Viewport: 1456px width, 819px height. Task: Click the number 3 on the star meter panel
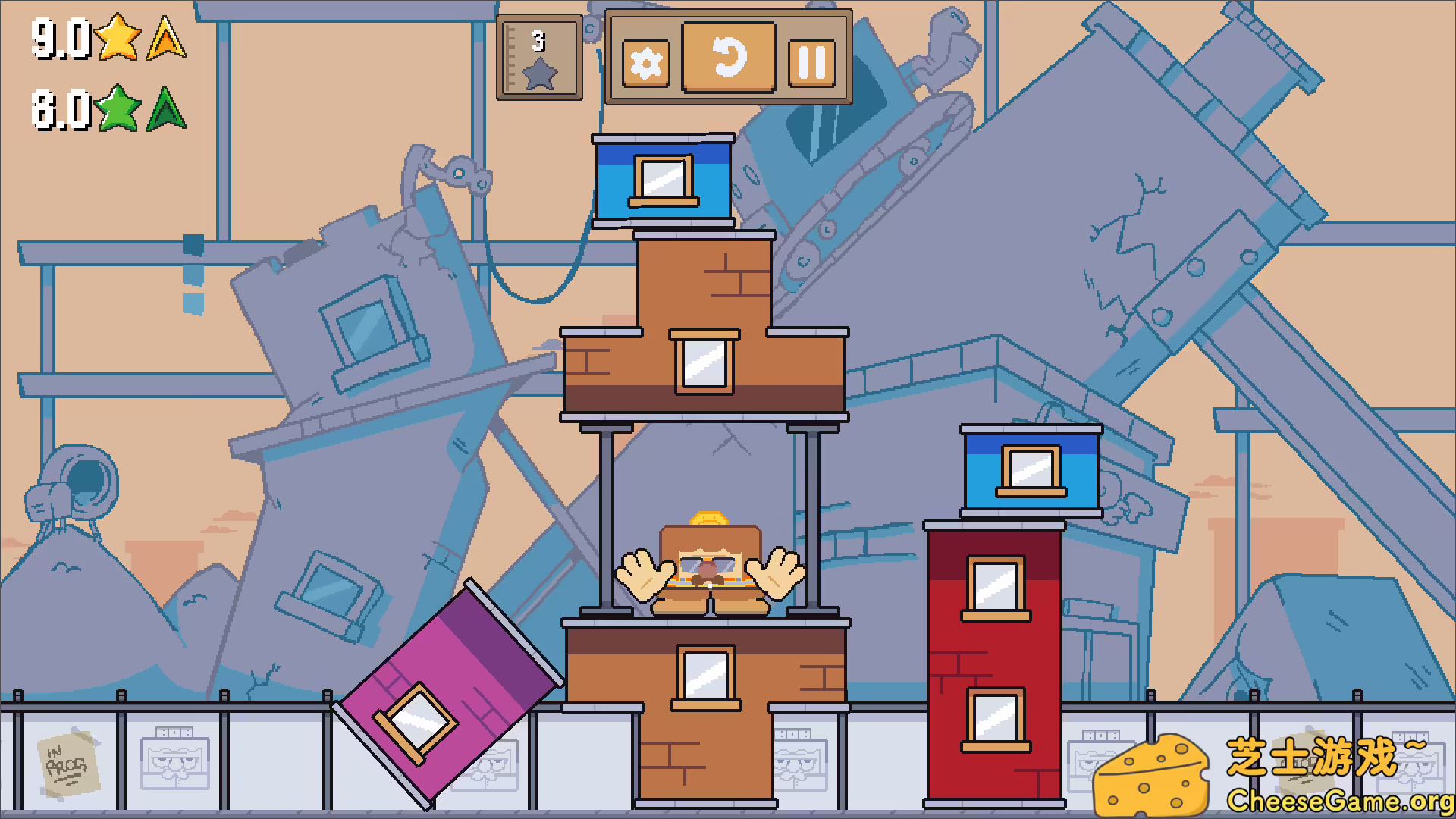[x=538, y=42]
